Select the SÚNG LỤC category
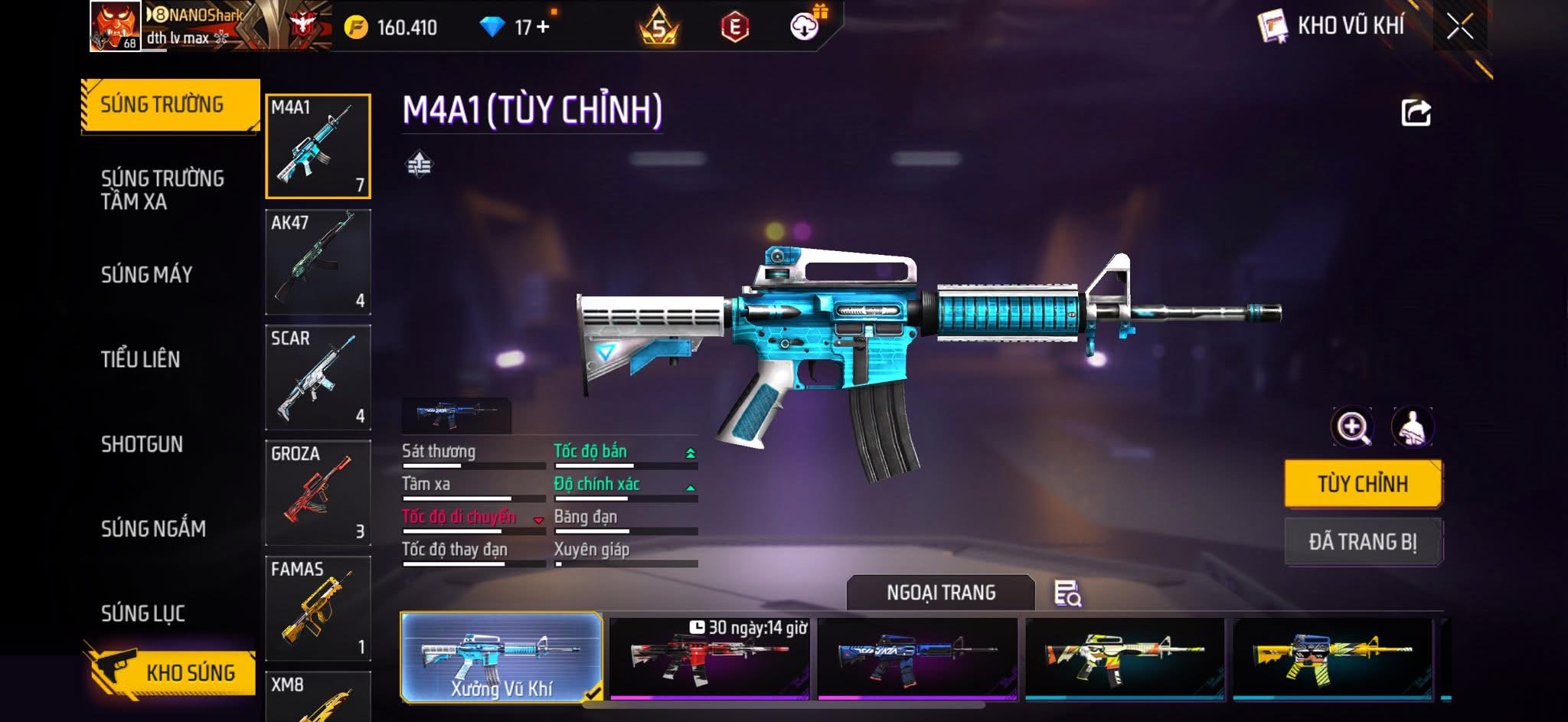The height and width of the screenshot is (722, 1568). (143, 613)
